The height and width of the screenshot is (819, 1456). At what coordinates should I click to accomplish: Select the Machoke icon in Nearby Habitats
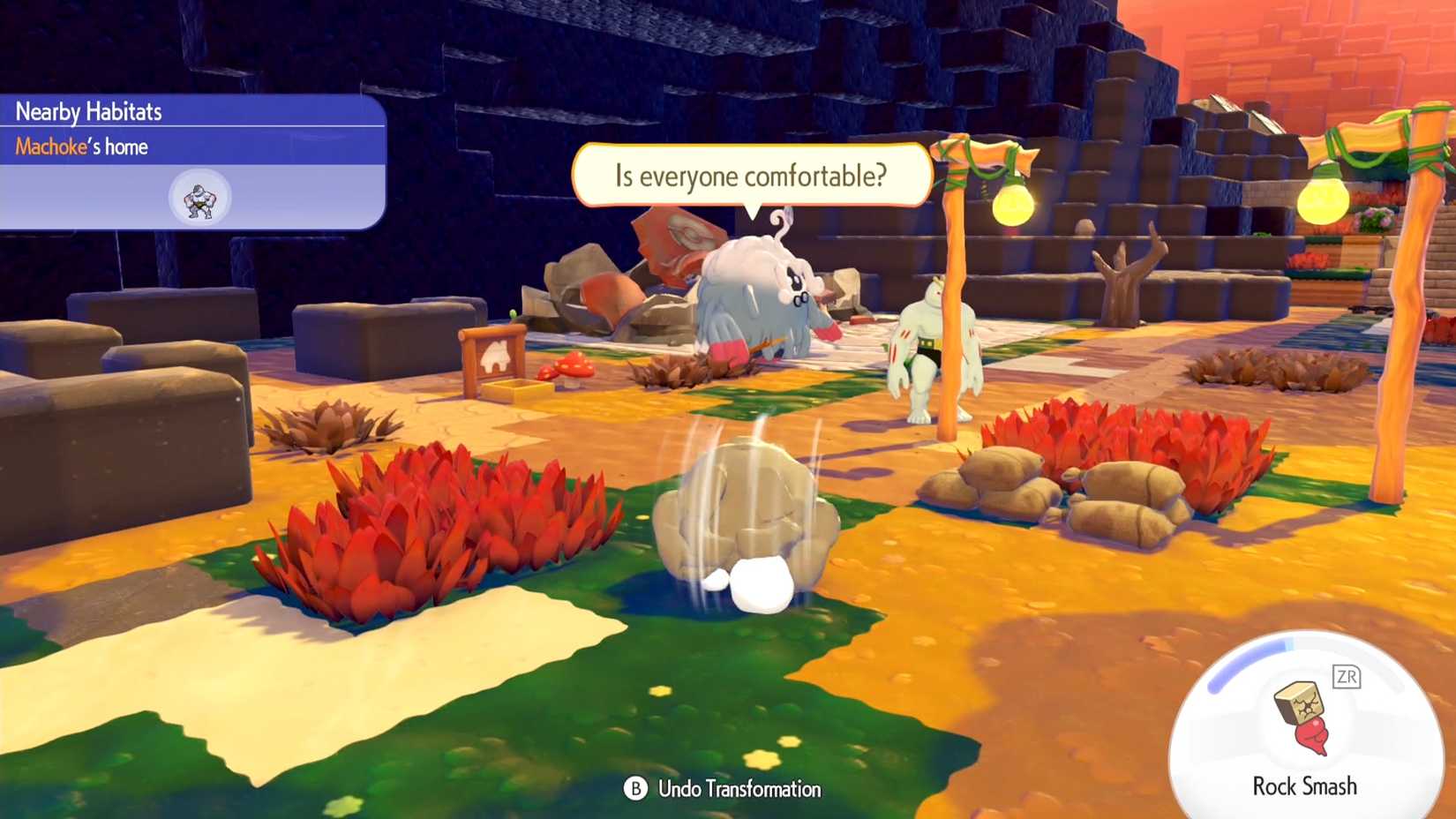pyautogui.click(x=198, y=199)
